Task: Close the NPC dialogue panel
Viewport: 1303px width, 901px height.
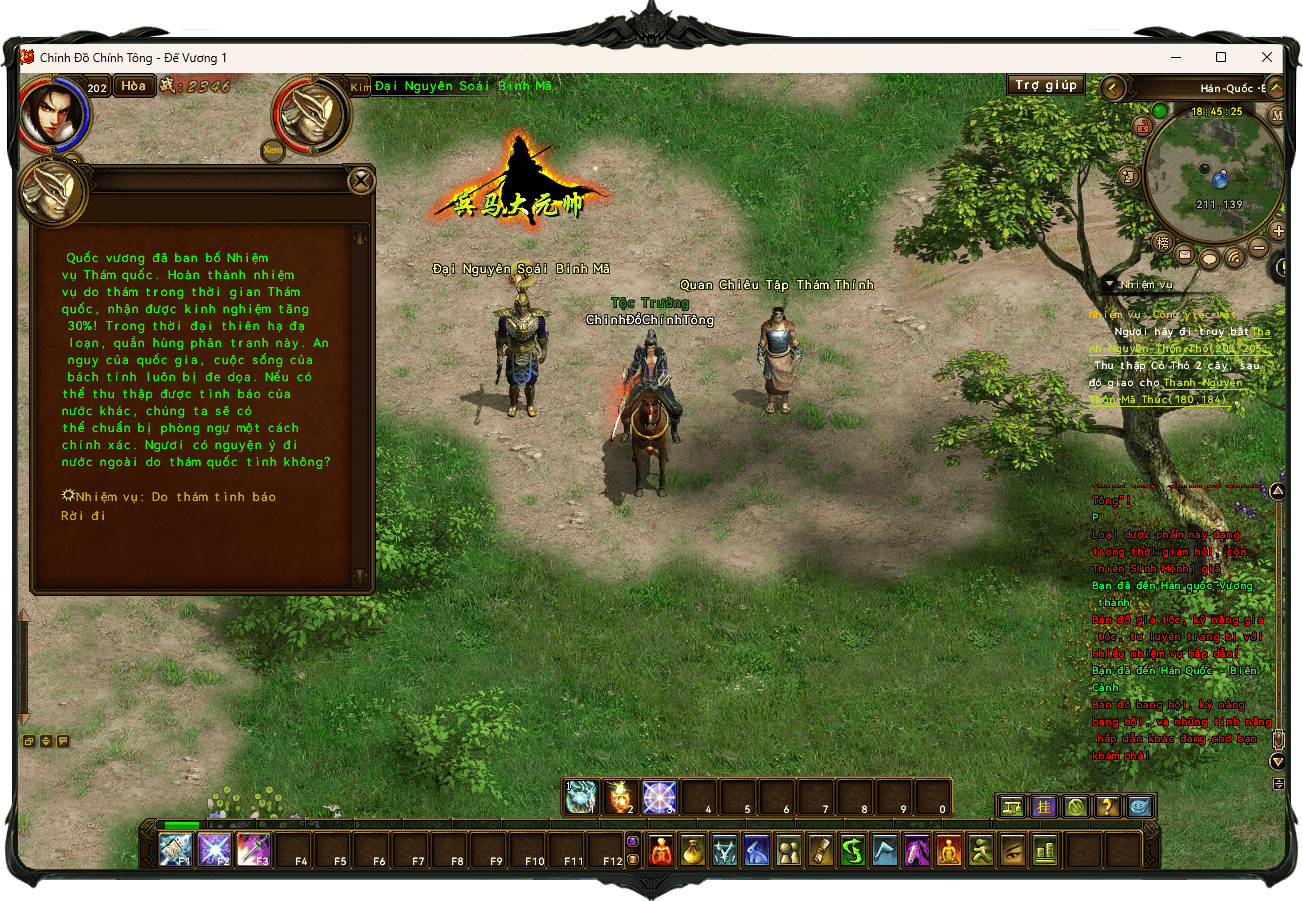Action: coord(361,180)
